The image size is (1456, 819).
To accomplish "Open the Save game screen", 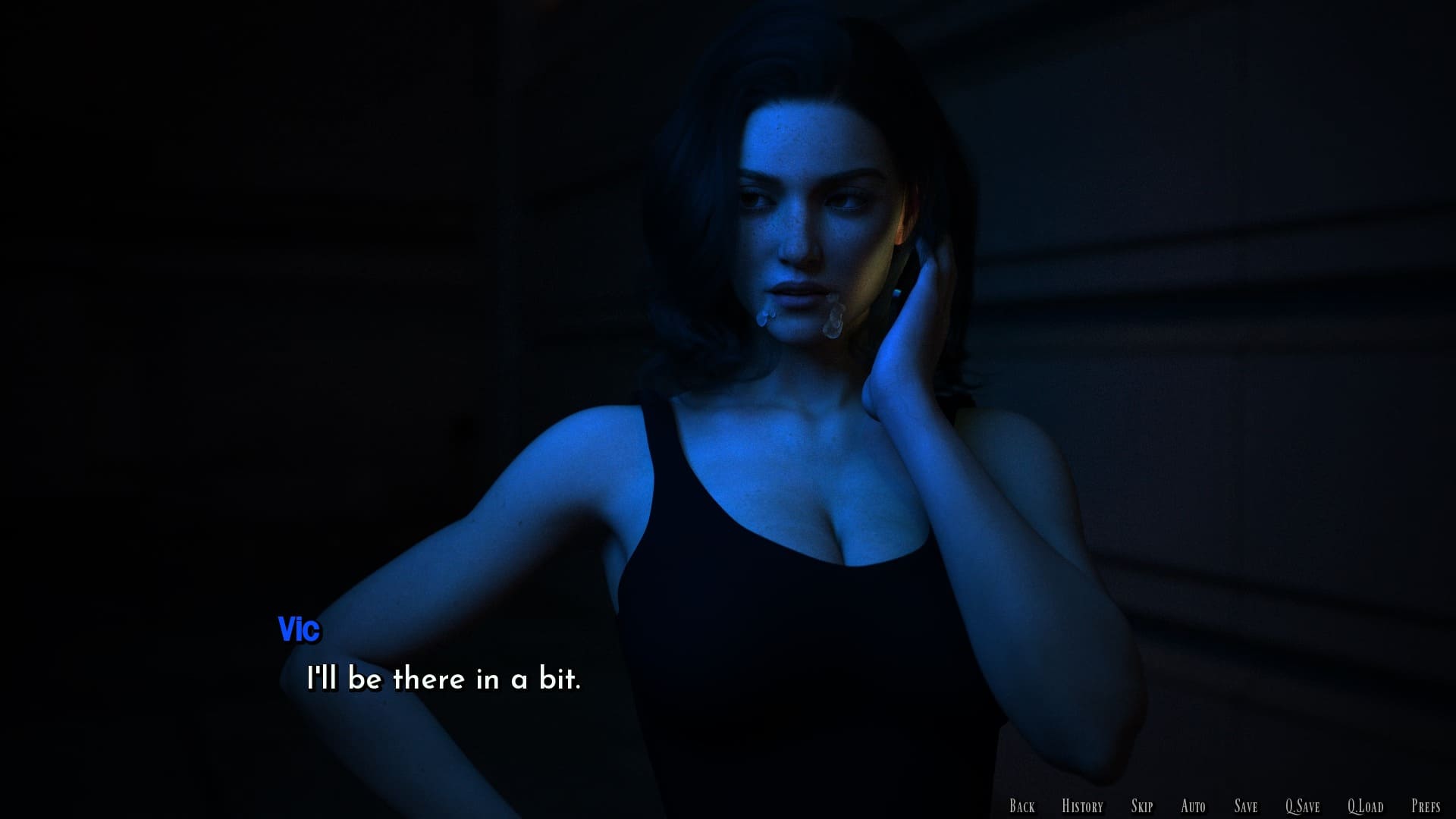I will tap(1245, 806).
